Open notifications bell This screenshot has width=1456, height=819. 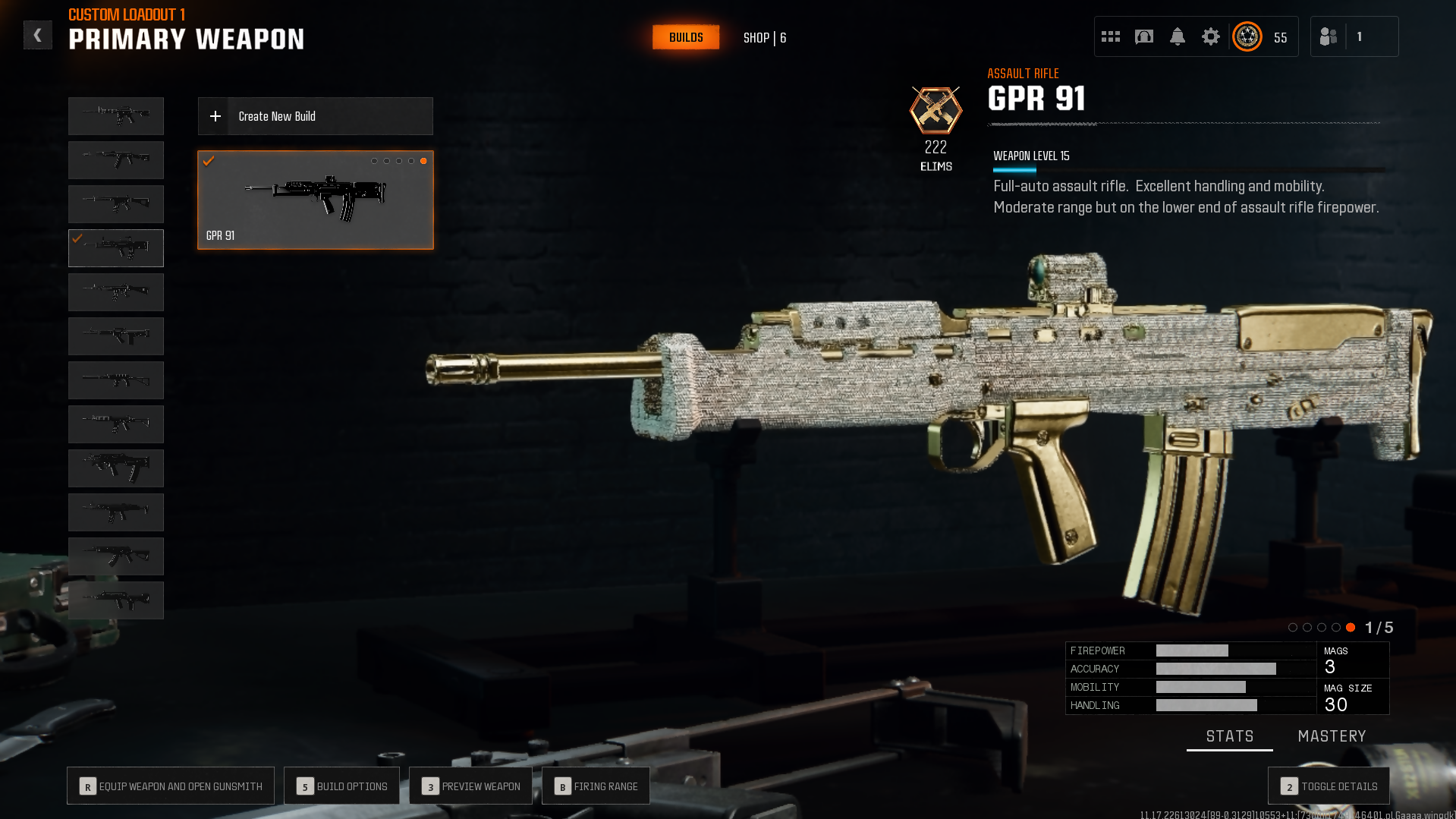coord(1178,36)
